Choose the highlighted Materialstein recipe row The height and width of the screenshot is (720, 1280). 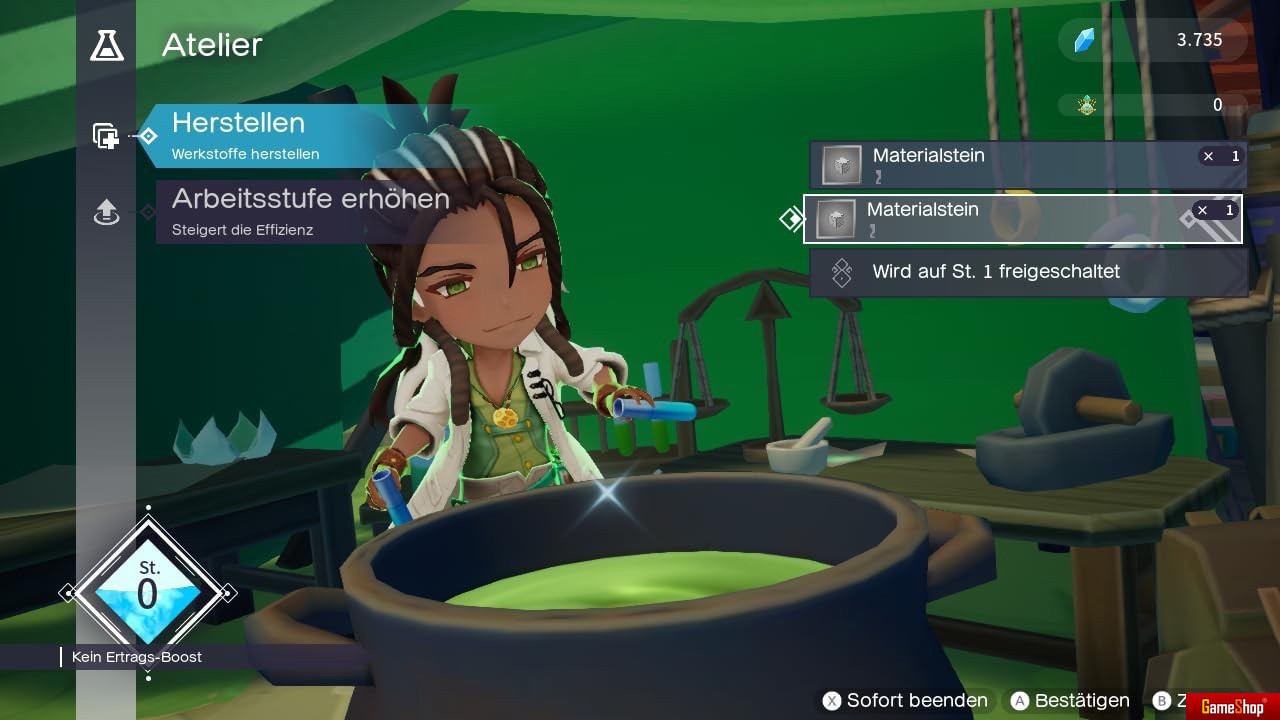click(x=1022, y=219)
